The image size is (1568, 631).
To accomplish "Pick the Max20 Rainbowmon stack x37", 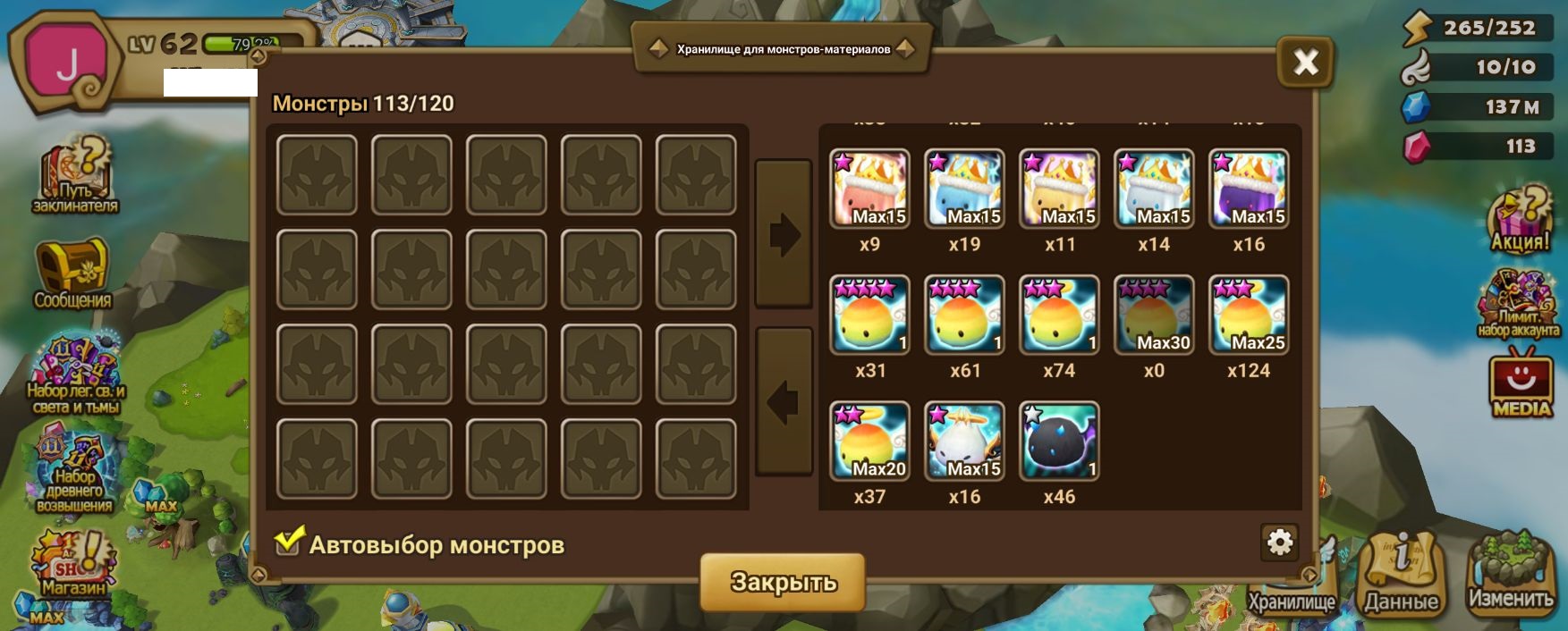I will (869, 442).
